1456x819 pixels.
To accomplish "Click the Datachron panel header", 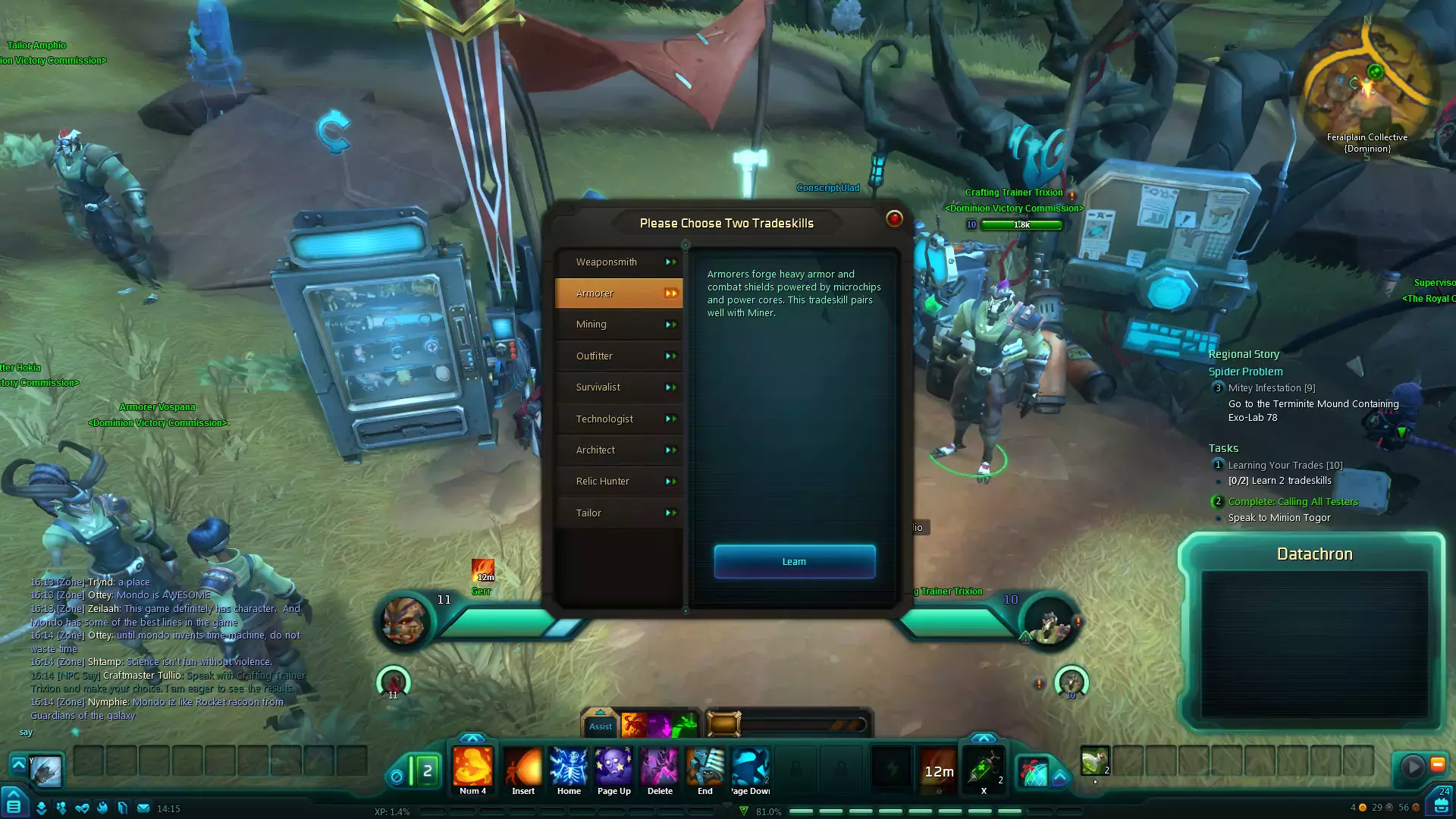I will coord(1314,554).
